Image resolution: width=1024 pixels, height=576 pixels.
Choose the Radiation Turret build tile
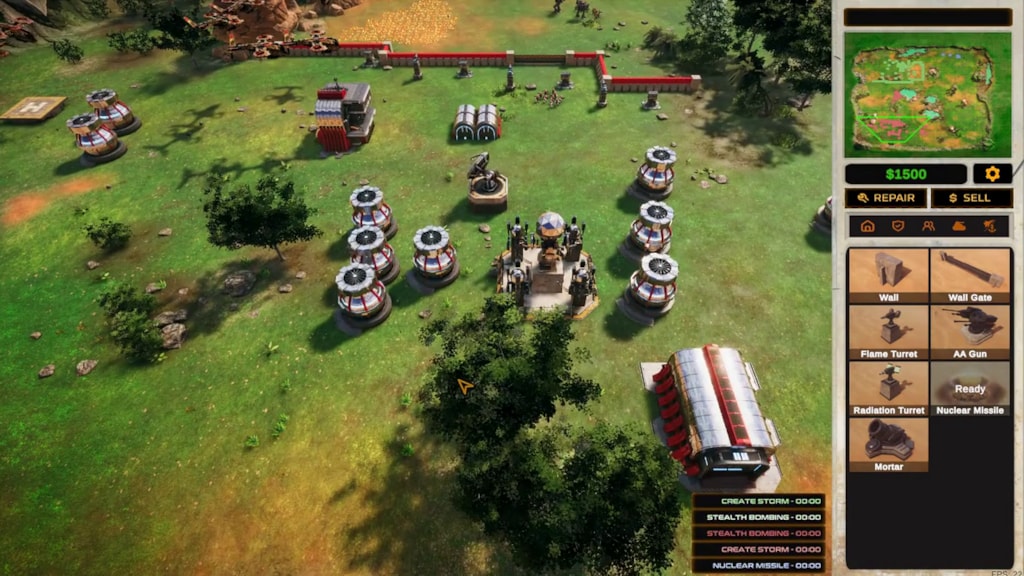(888, 387)
